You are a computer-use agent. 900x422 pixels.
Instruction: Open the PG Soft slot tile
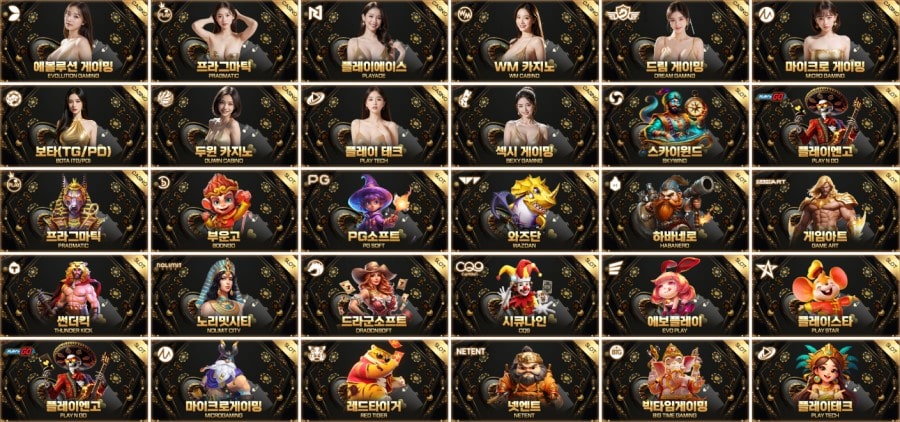coord(375,210)
